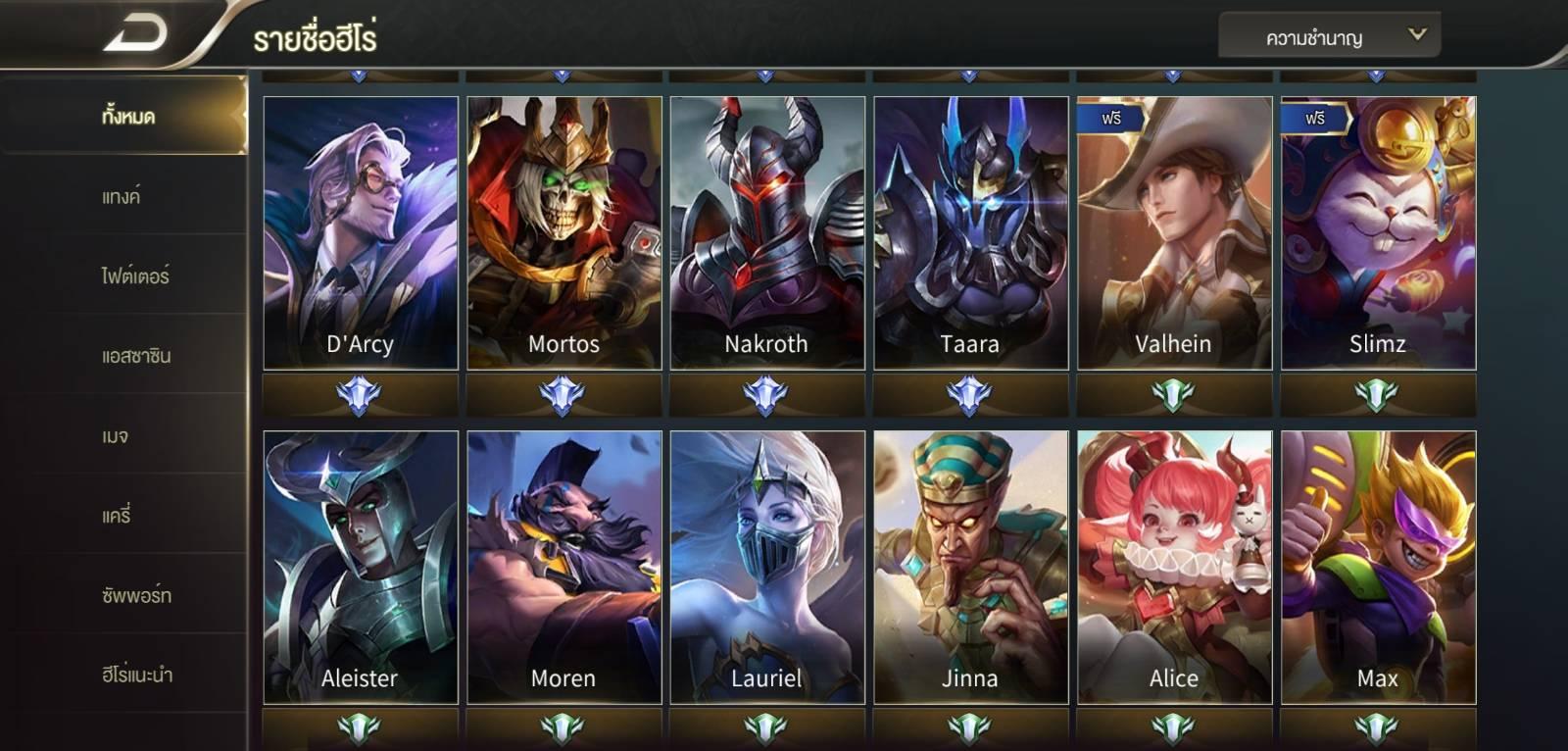The height and width of the screenshot is (751, 1568).
Task: Click the Taara hero card
Action: tap(971, 232)
